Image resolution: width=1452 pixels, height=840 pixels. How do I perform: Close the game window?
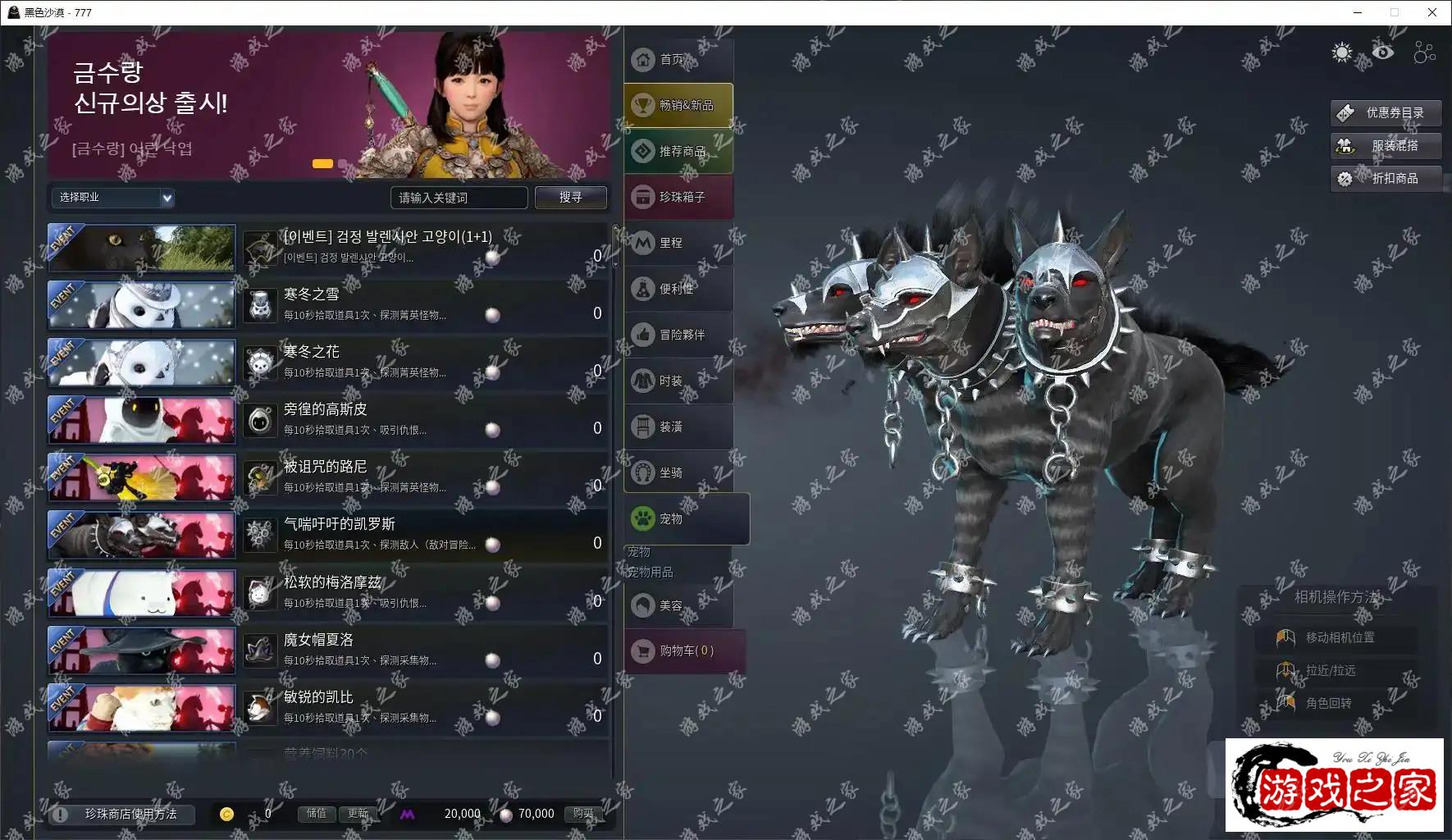pos(1432,12)
